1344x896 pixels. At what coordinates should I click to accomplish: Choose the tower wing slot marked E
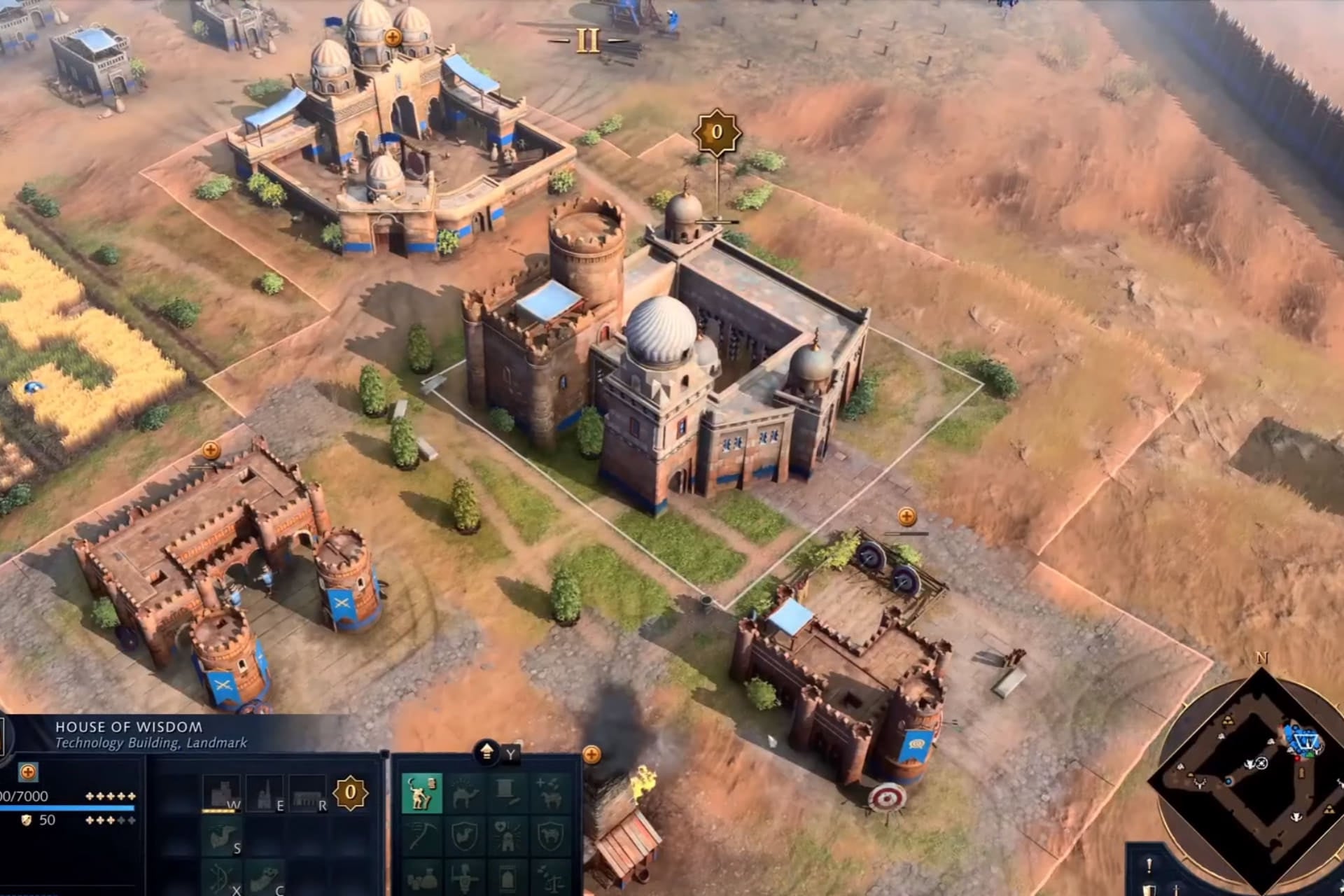click(x=265, y=793)
